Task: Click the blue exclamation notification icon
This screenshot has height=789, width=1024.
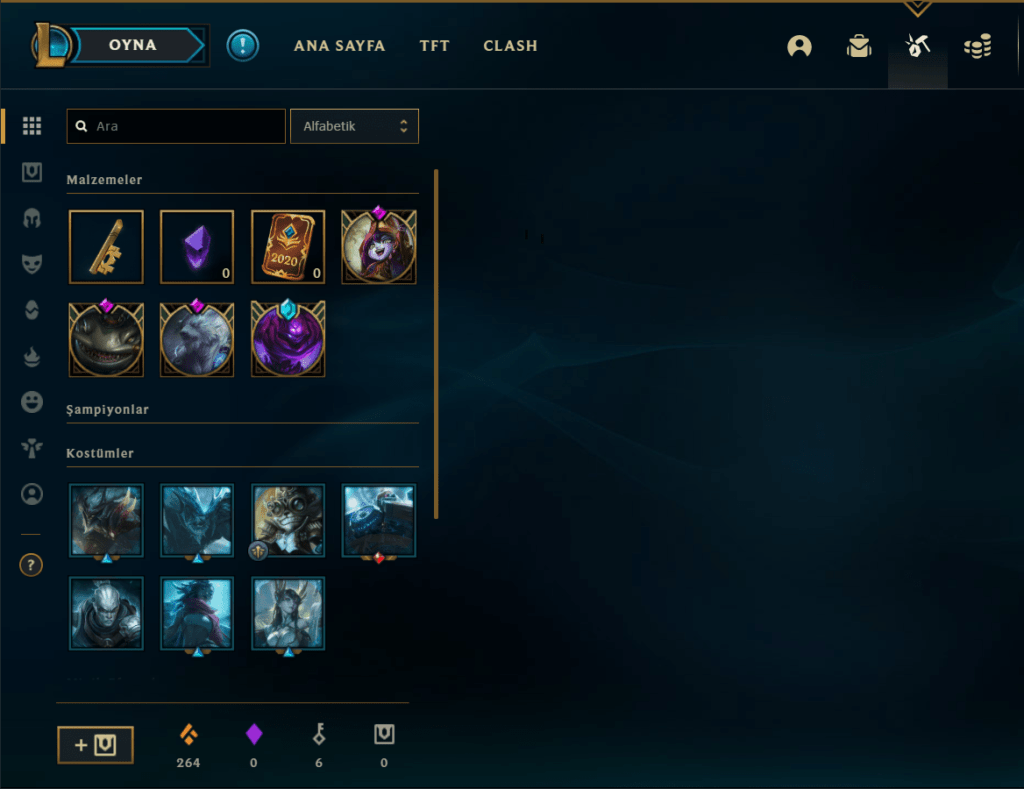Action: (242, 46)
